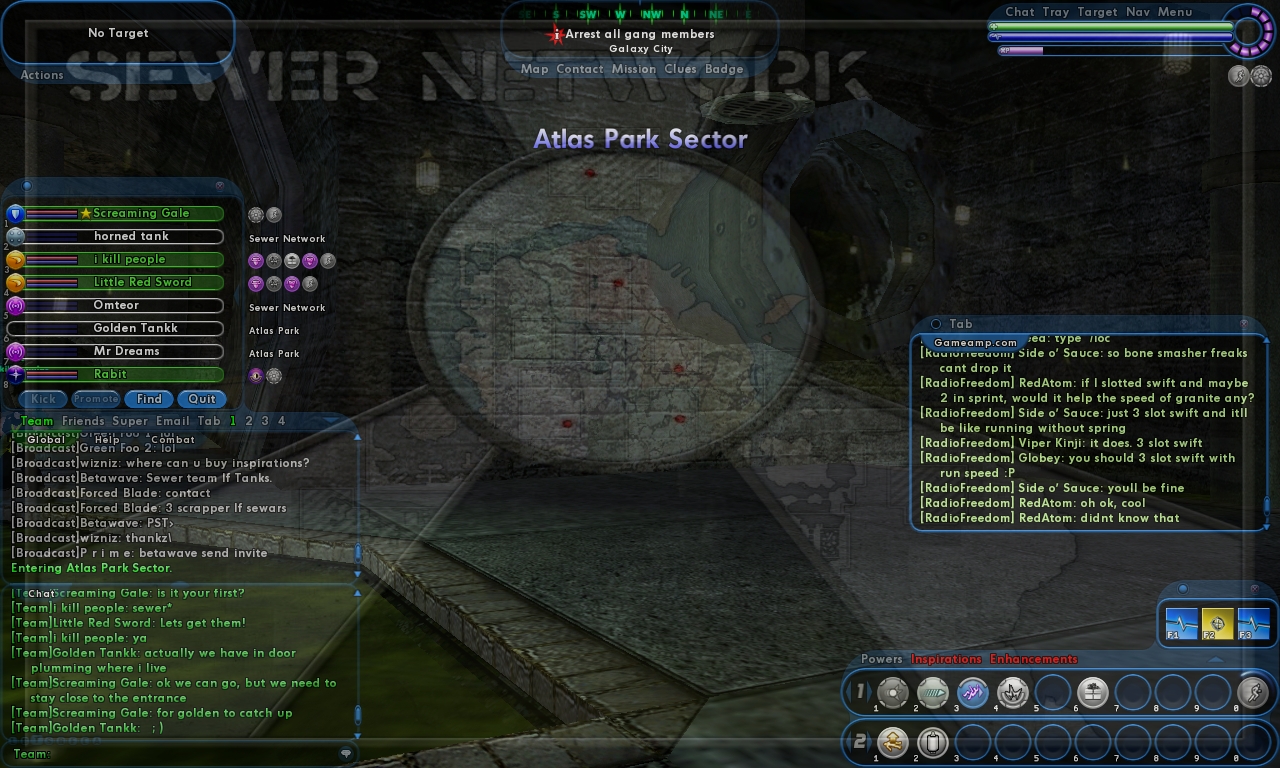This screenshot has width=1280, height=768.
Task: Open the top-right Menu option
Action: [x=1175, y=12]
